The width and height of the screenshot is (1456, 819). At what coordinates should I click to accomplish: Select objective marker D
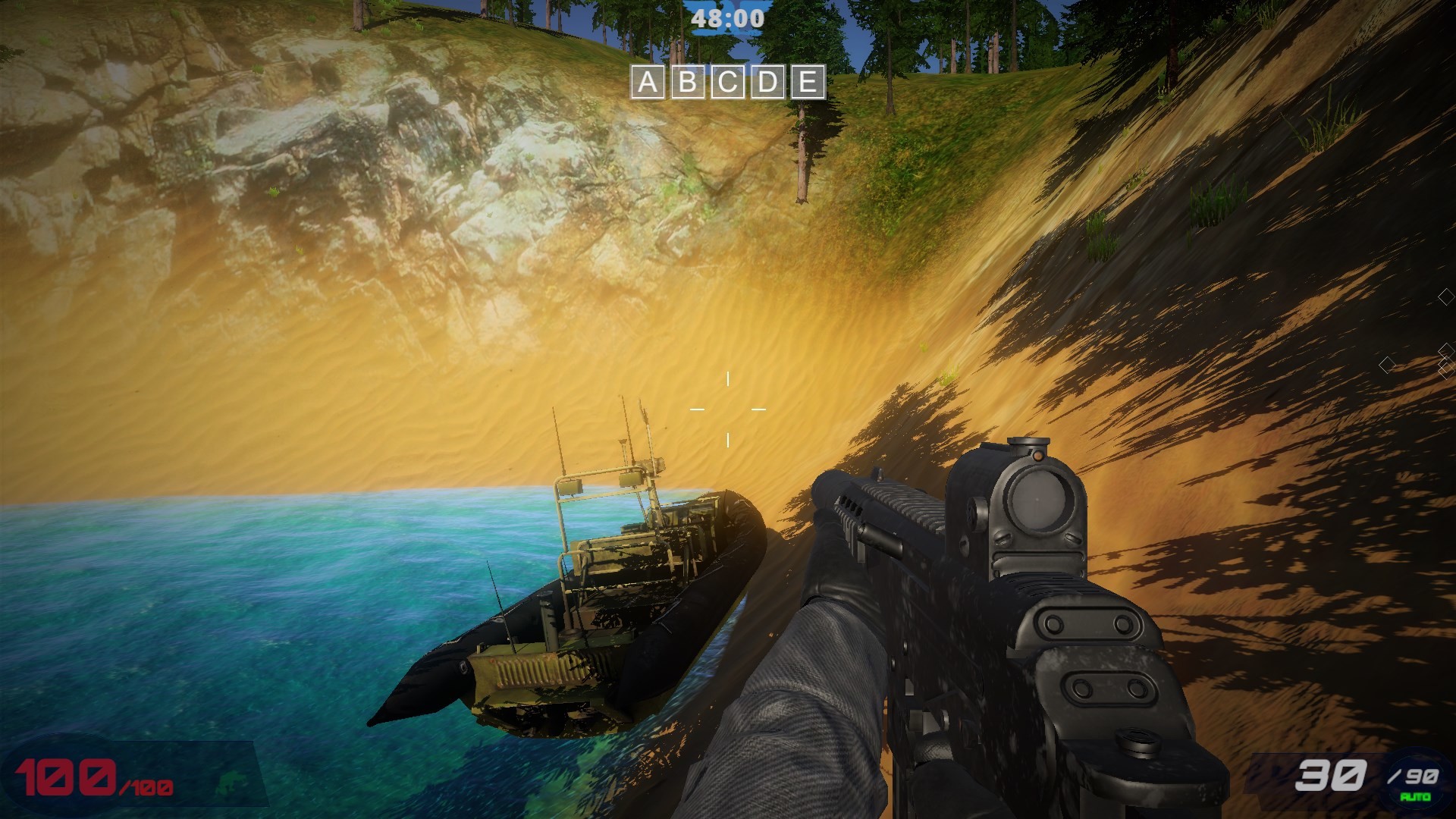[x=767, y=83]
